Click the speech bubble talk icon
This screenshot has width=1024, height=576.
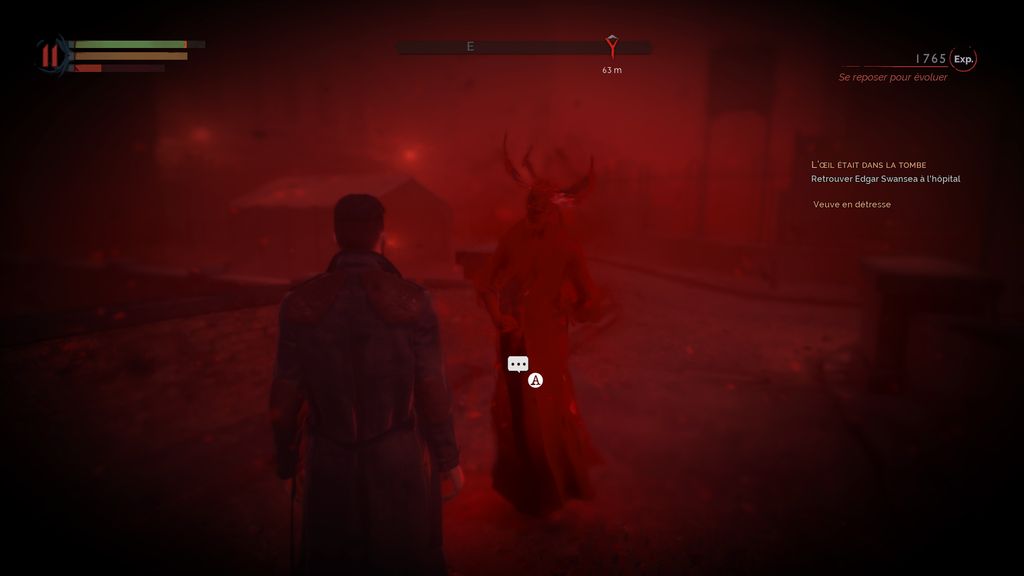click(518, 365)
